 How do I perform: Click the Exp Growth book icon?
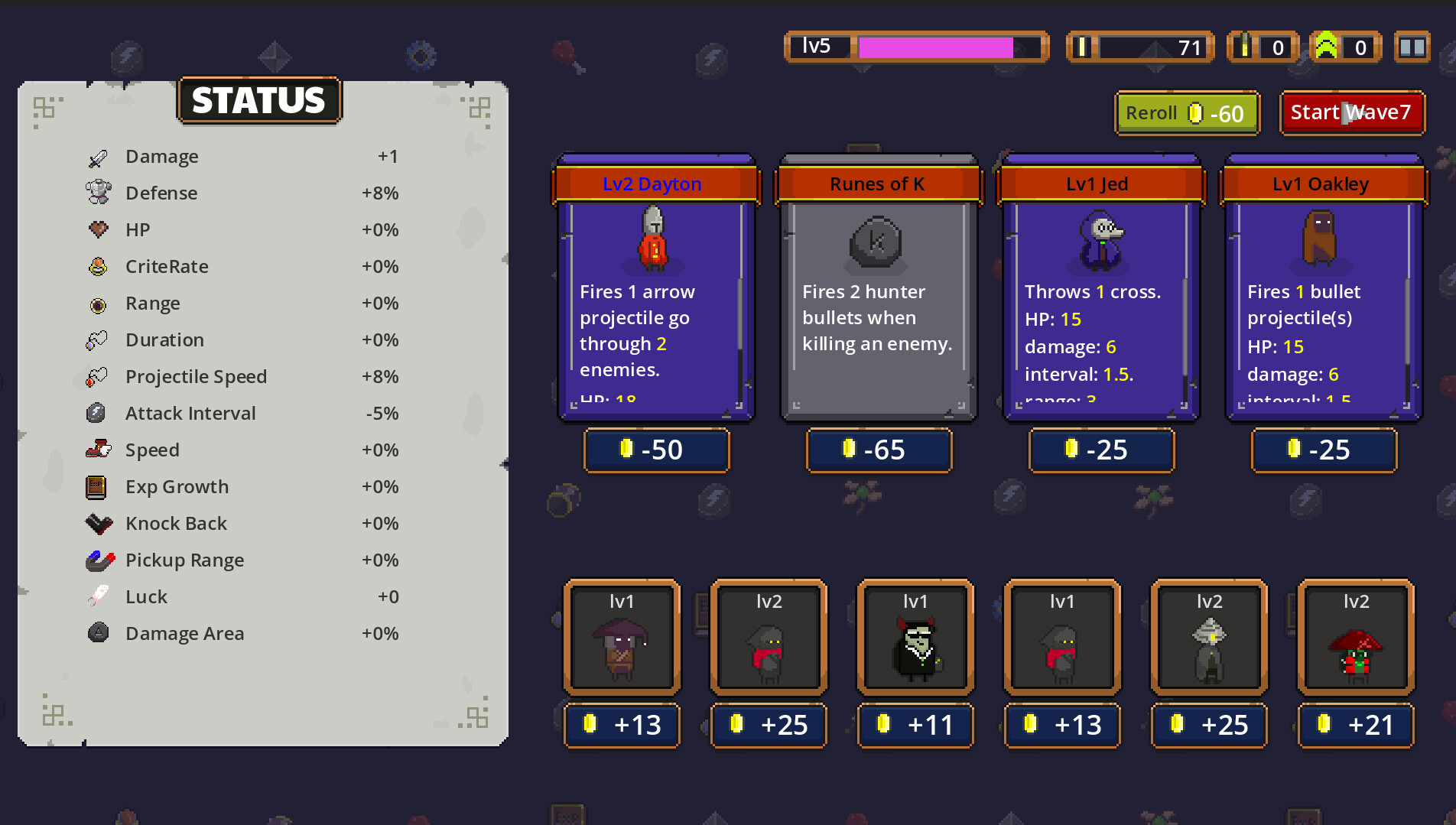tap(97, 486)
